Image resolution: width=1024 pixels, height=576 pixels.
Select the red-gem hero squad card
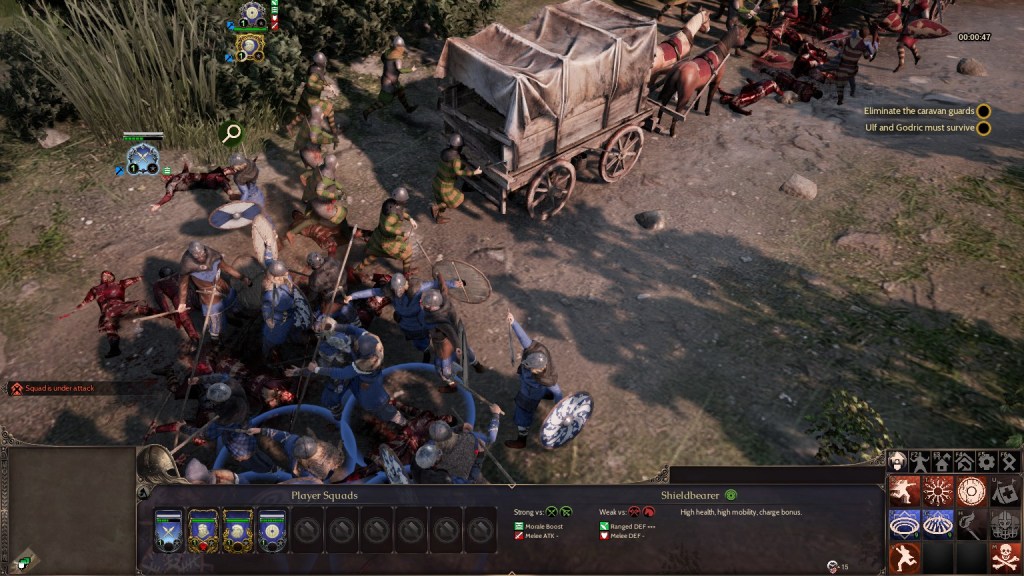pos(203,528)
